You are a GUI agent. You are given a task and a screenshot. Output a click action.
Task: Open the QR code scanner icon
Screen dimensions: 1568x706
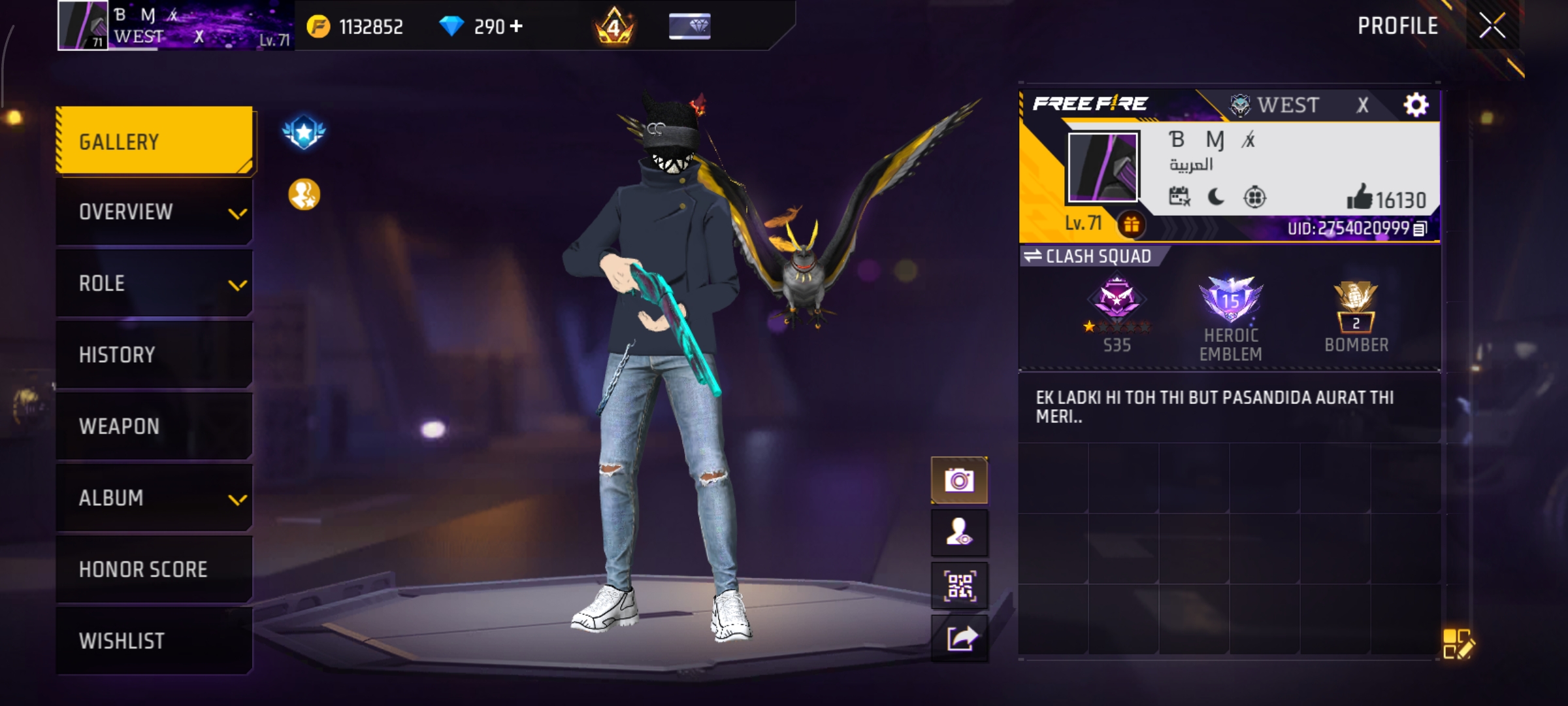click(x=960, y=585)
